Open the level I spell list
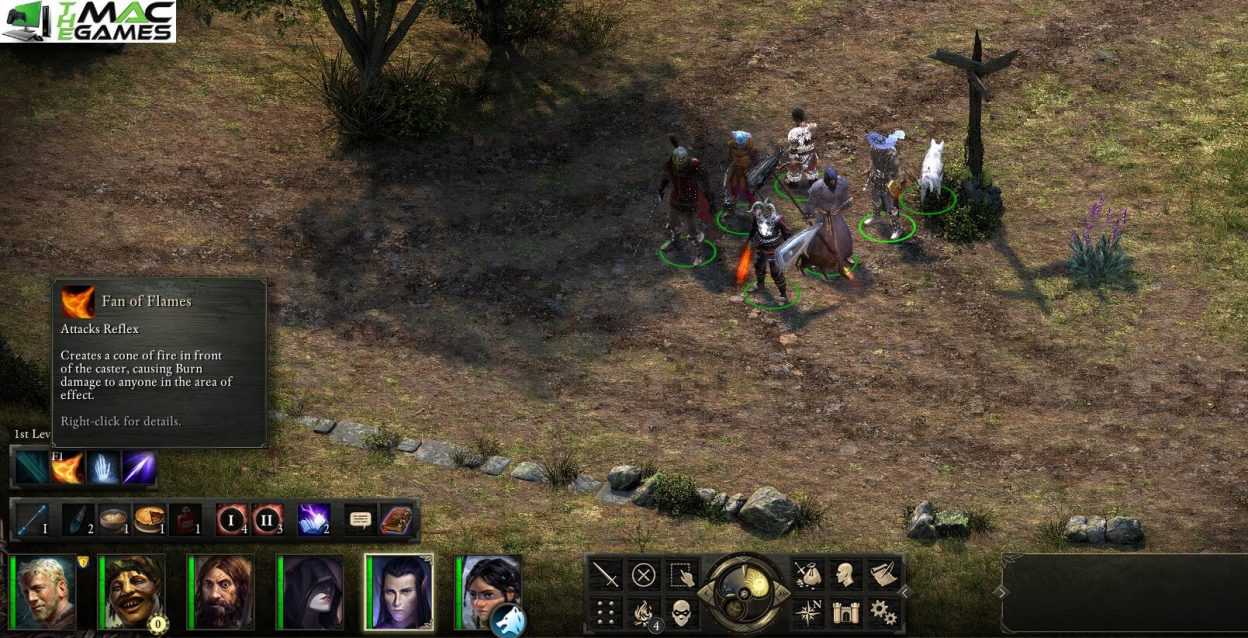Screen dimensions: 1248x638 click(x=232, y=520)
